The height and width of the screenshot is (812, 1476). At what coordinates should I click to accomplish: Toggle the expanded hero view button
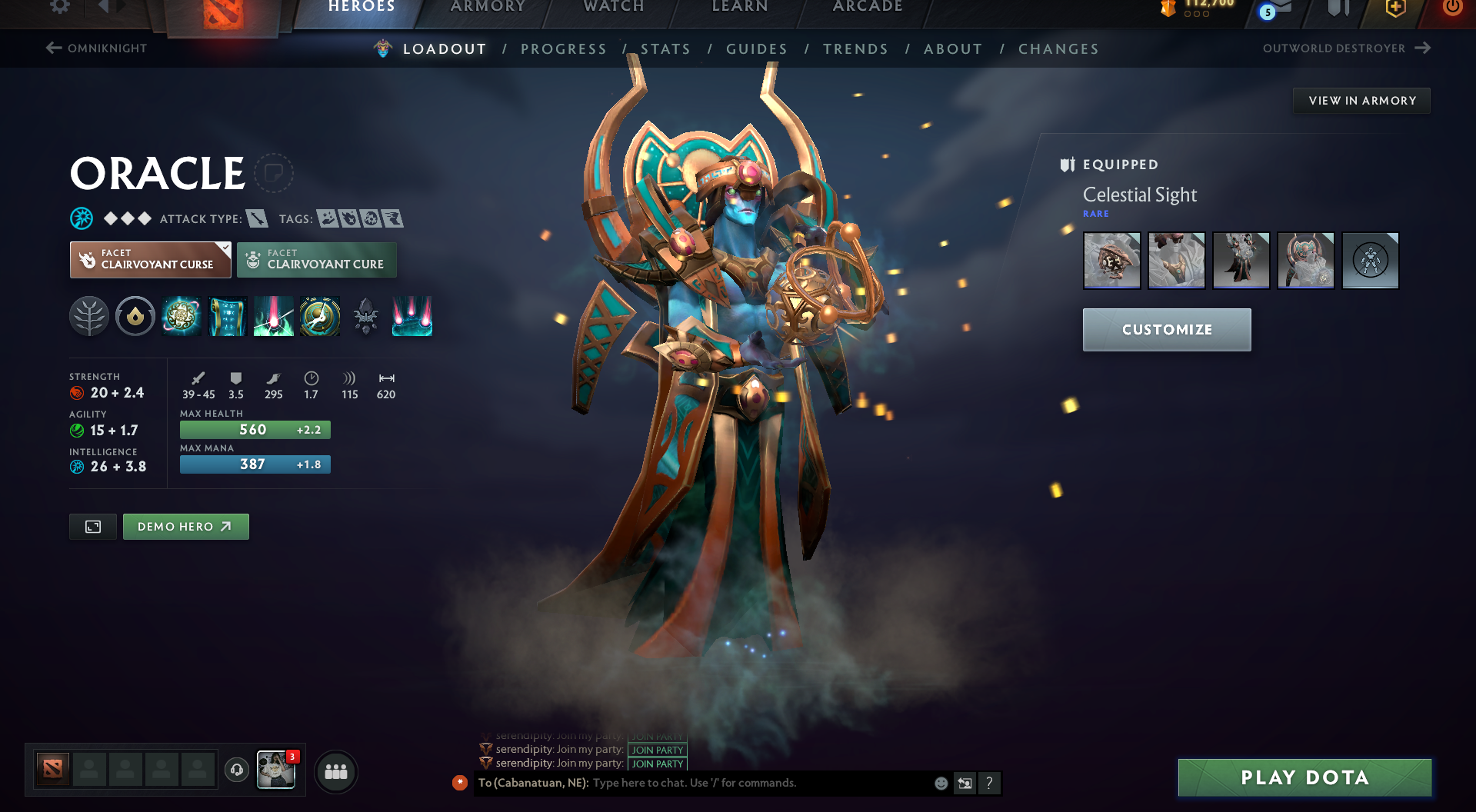(92, 526)
